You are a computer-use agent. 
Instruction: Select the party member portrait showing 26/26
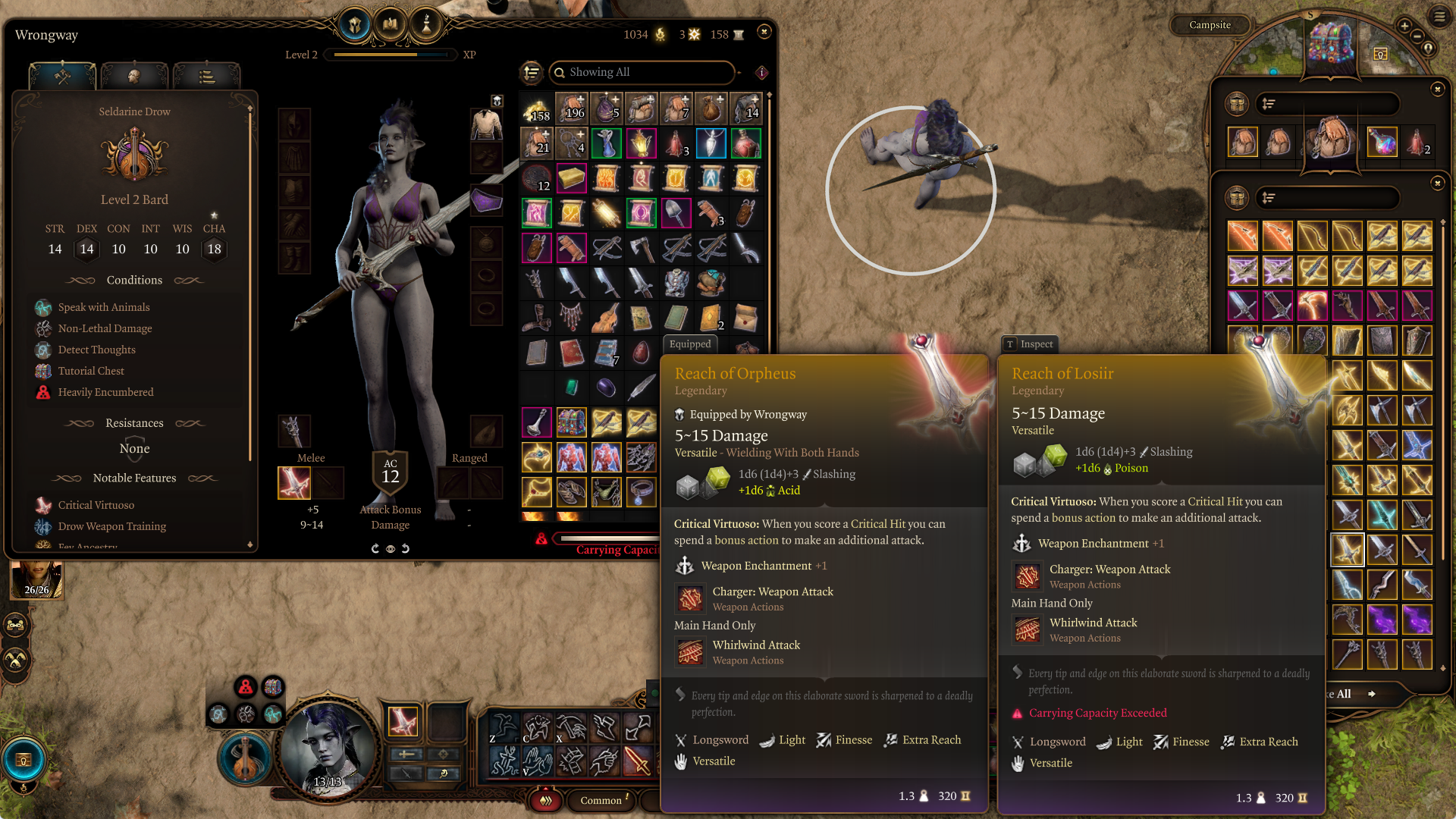[x=36, y=580]
